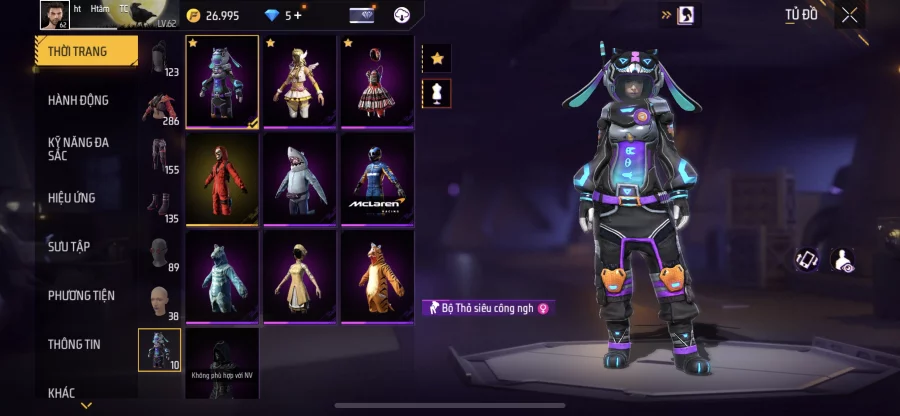Close the wardrobe with the X button
The image size is (900, 416).
849,15
